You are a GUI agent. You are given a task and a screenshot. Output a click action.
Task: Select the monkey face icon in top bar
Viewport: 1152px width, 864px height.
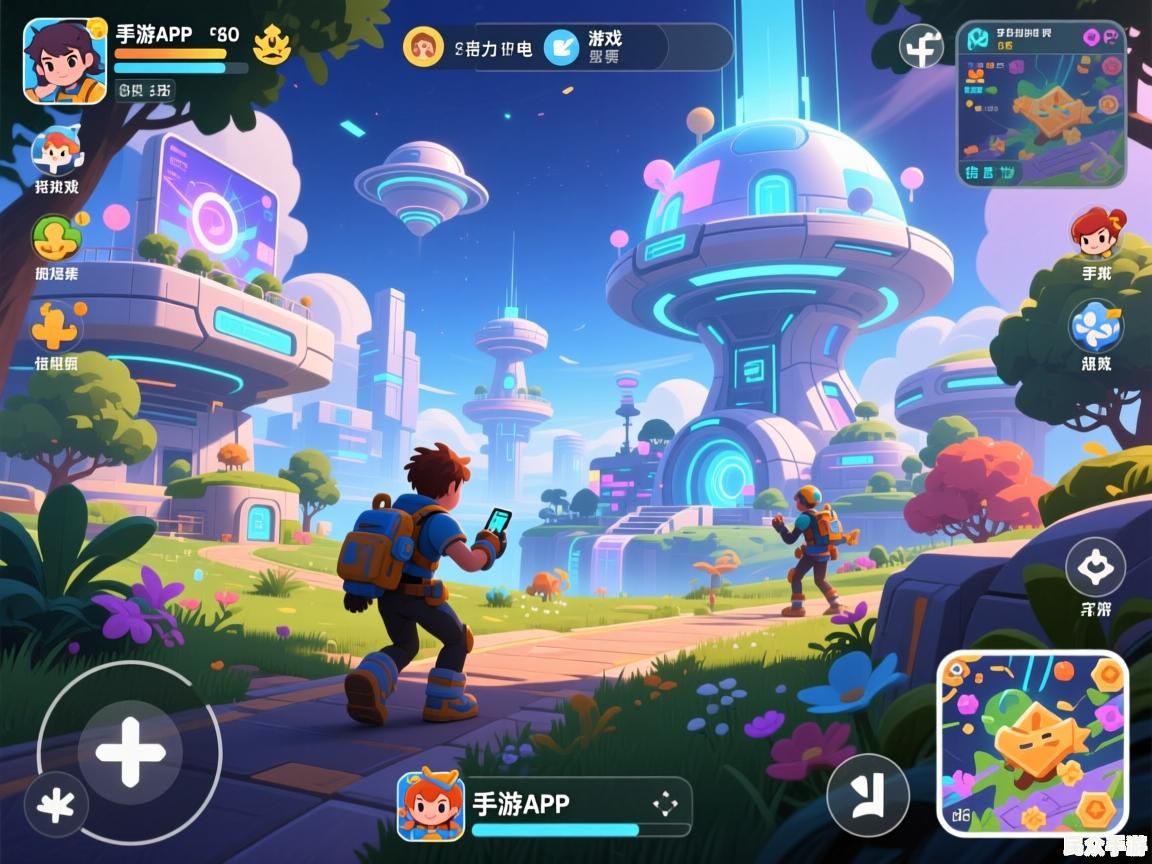click(423, 47)
